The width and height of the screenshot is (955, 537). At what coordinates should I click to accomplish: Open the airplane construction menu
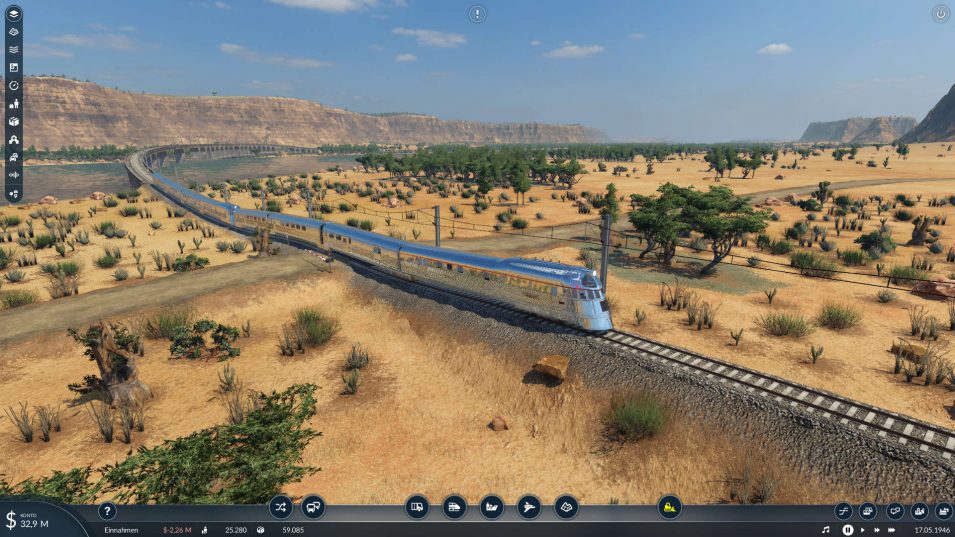pos(529,507)
